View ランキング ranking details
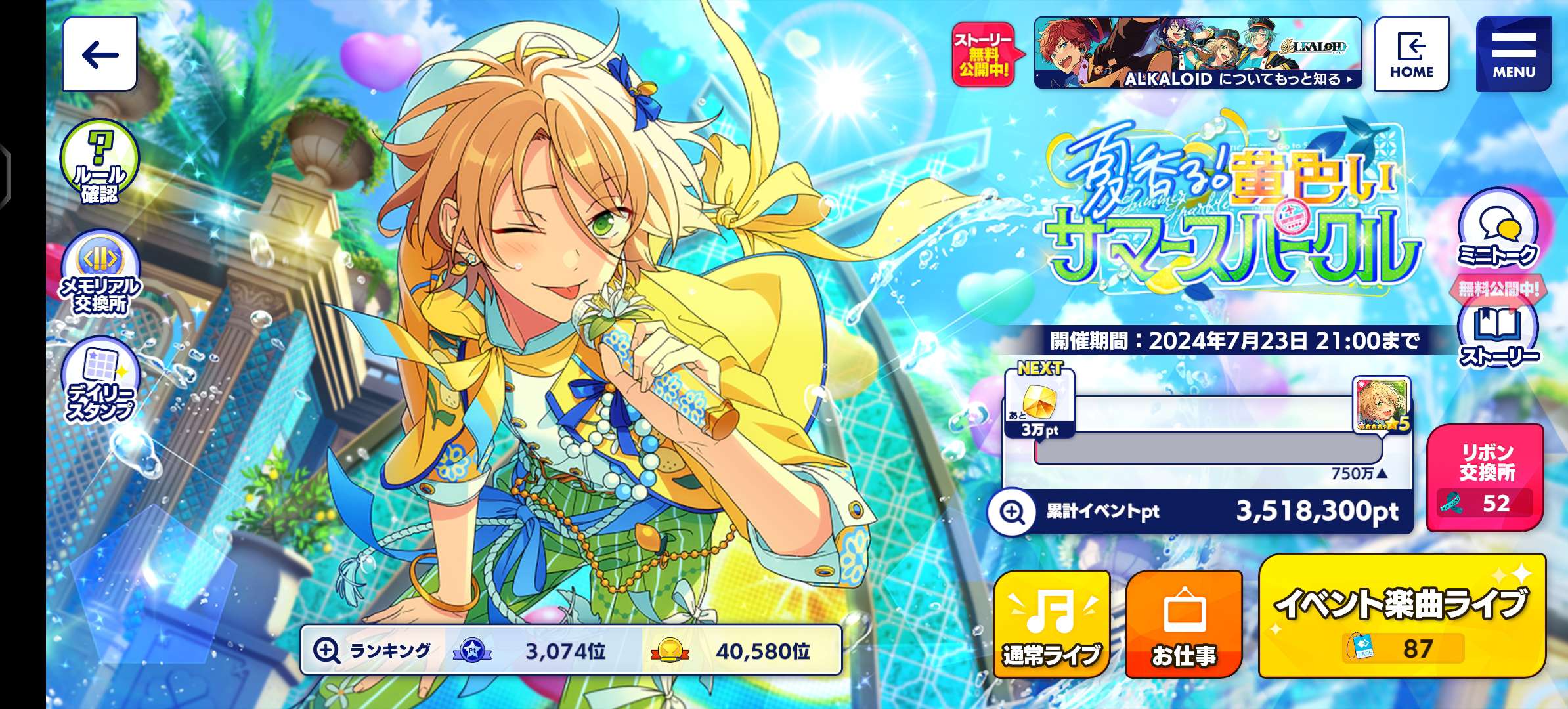Viewport: 1568px width, 709px height. click(x=570, y=650)
